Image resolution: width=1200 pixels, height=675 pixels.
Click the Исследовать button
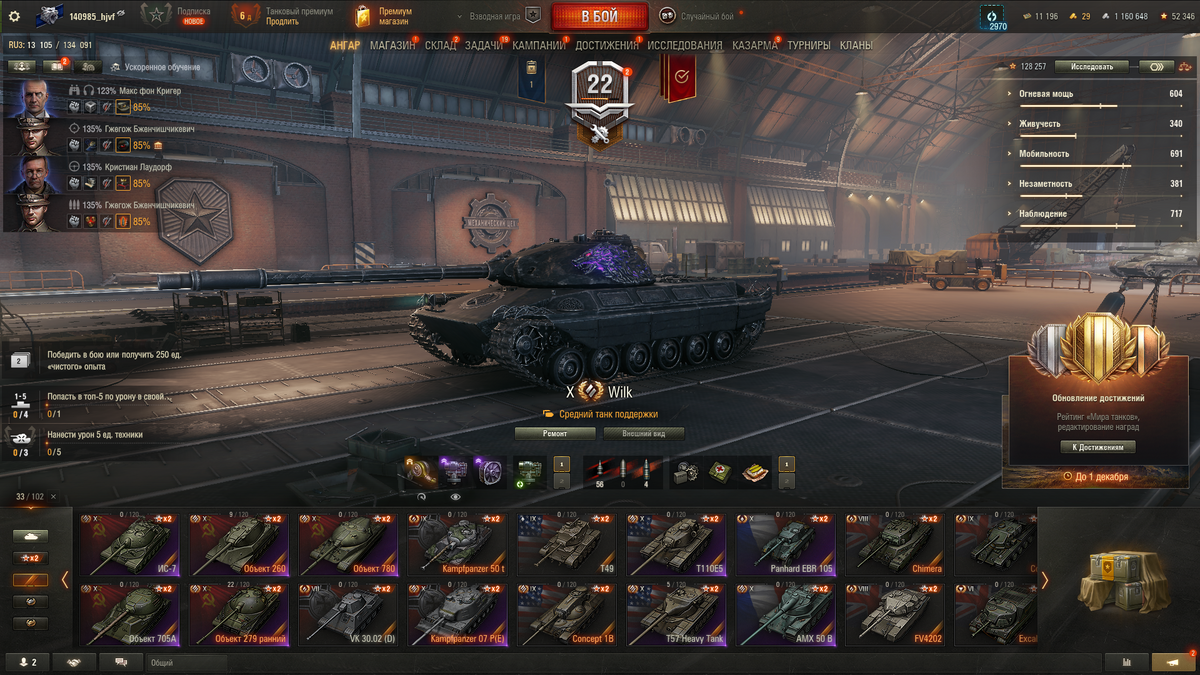tap(1091, 66)
